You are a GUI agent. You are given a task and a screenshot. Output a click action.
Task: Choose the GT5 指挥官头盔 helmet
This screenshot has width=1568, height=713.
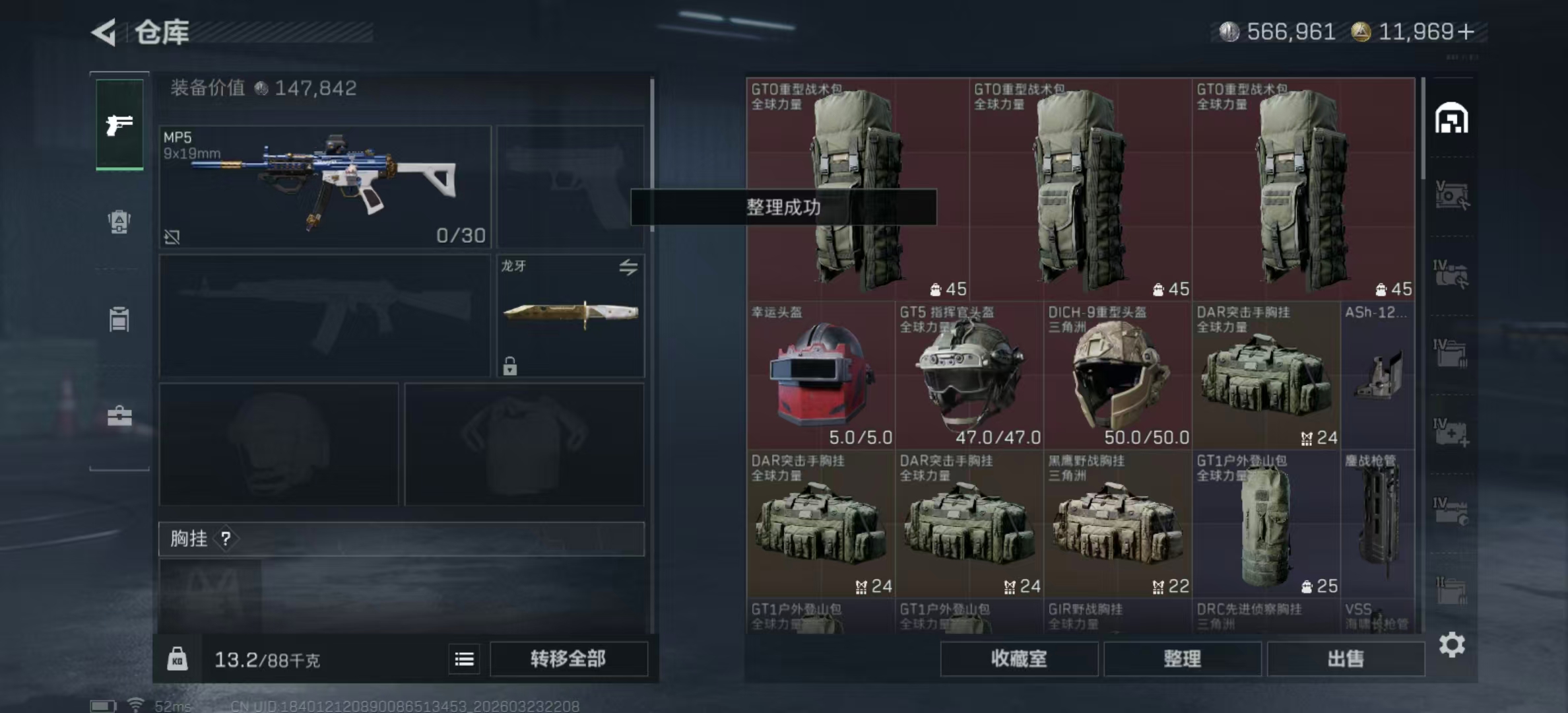[x=969, y=375]
